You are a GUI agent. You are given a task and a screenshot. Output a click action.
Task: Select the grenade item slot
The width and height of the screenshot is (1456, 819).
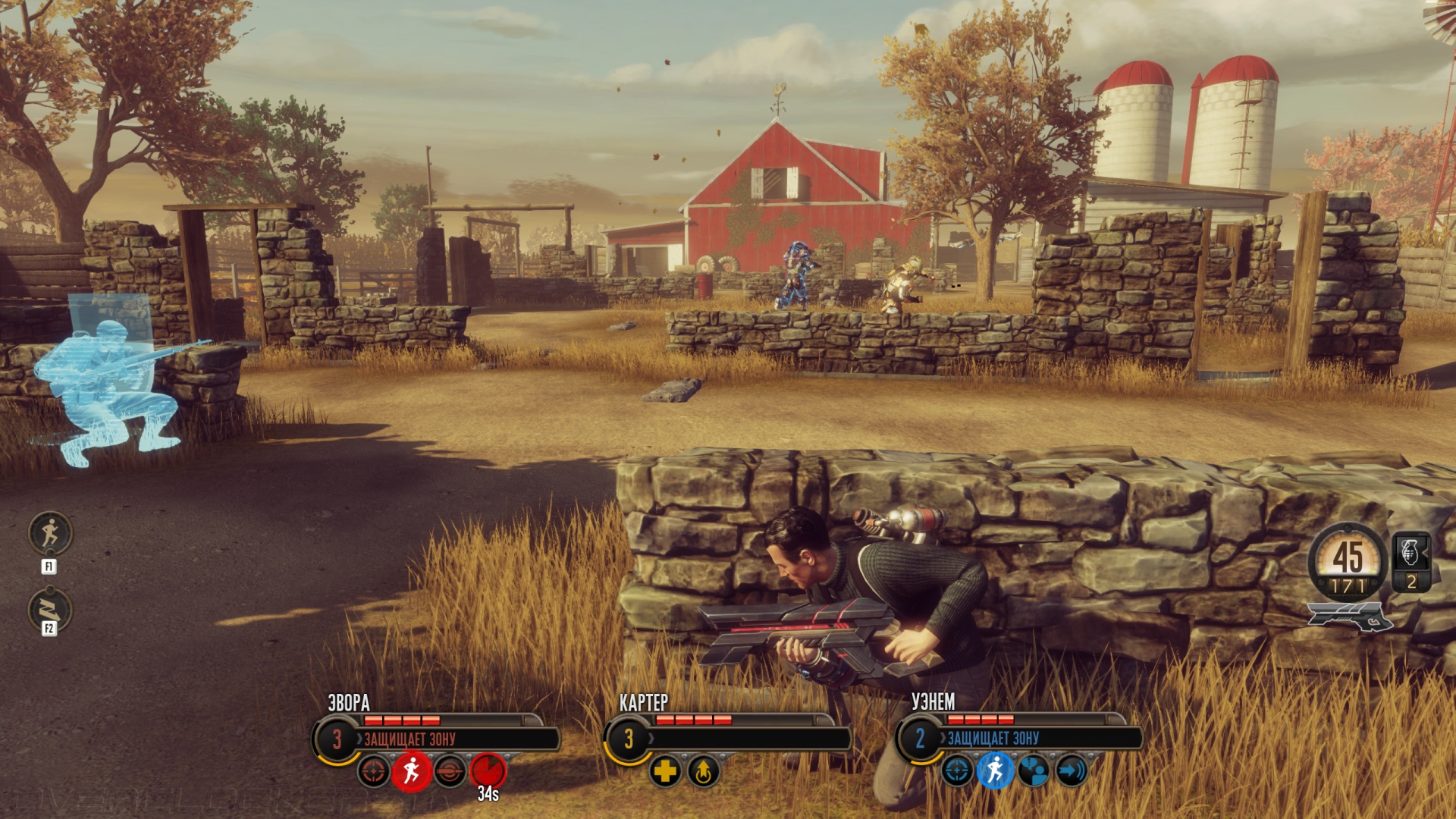point(1411,561)
